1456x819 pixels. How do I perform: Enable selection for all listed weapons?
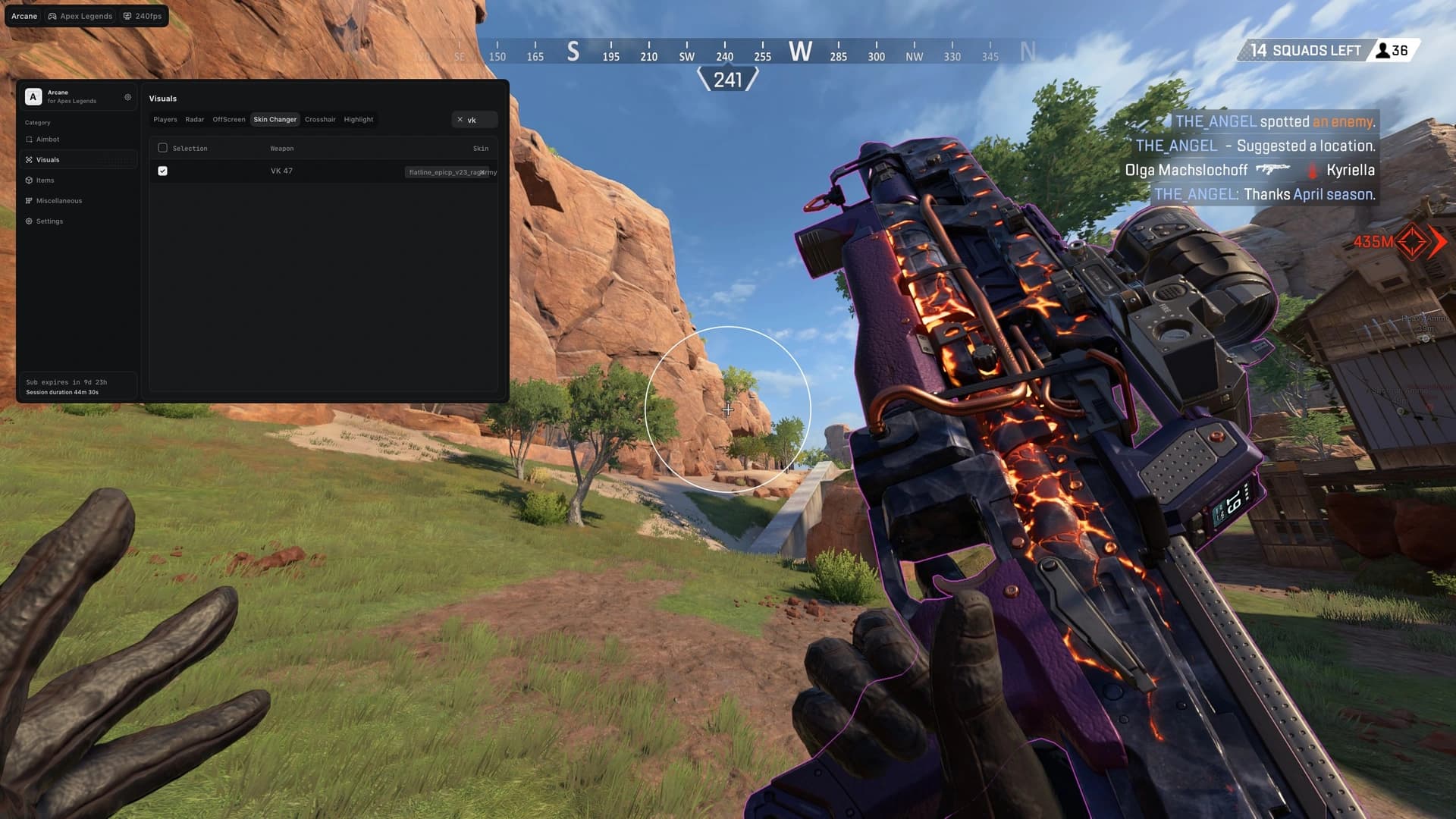(x=163, y=148)
